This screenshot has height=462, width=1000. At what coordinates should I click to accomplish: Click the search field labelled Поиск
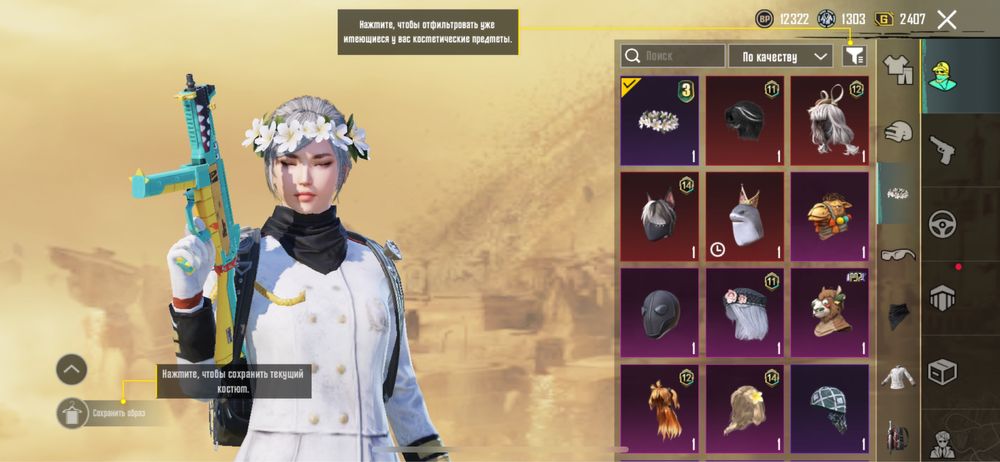(x=673, y=56)
